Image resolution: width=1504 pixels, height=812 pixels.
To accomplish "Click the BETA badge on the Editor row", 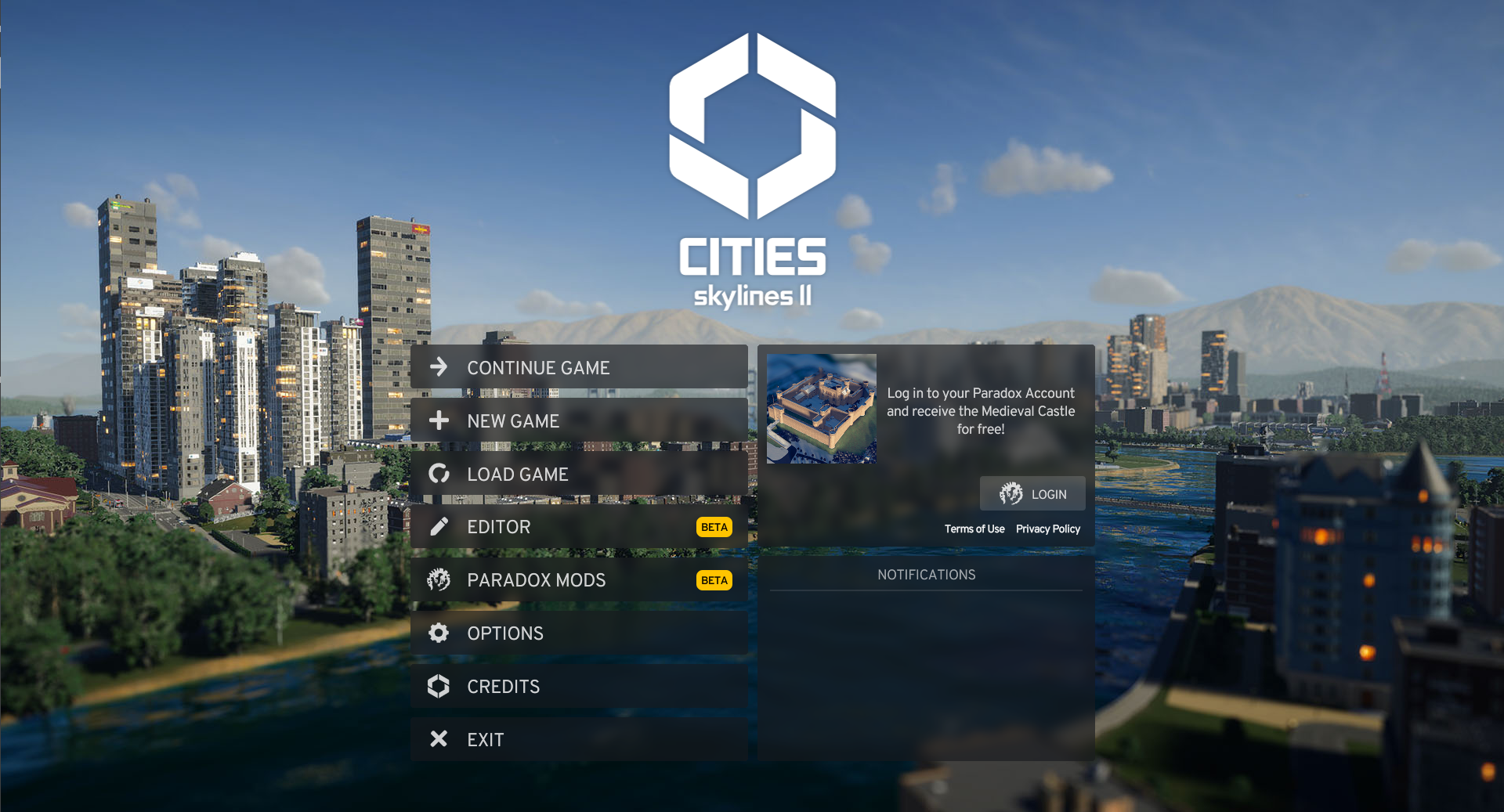I will click(x=714, y=526).
